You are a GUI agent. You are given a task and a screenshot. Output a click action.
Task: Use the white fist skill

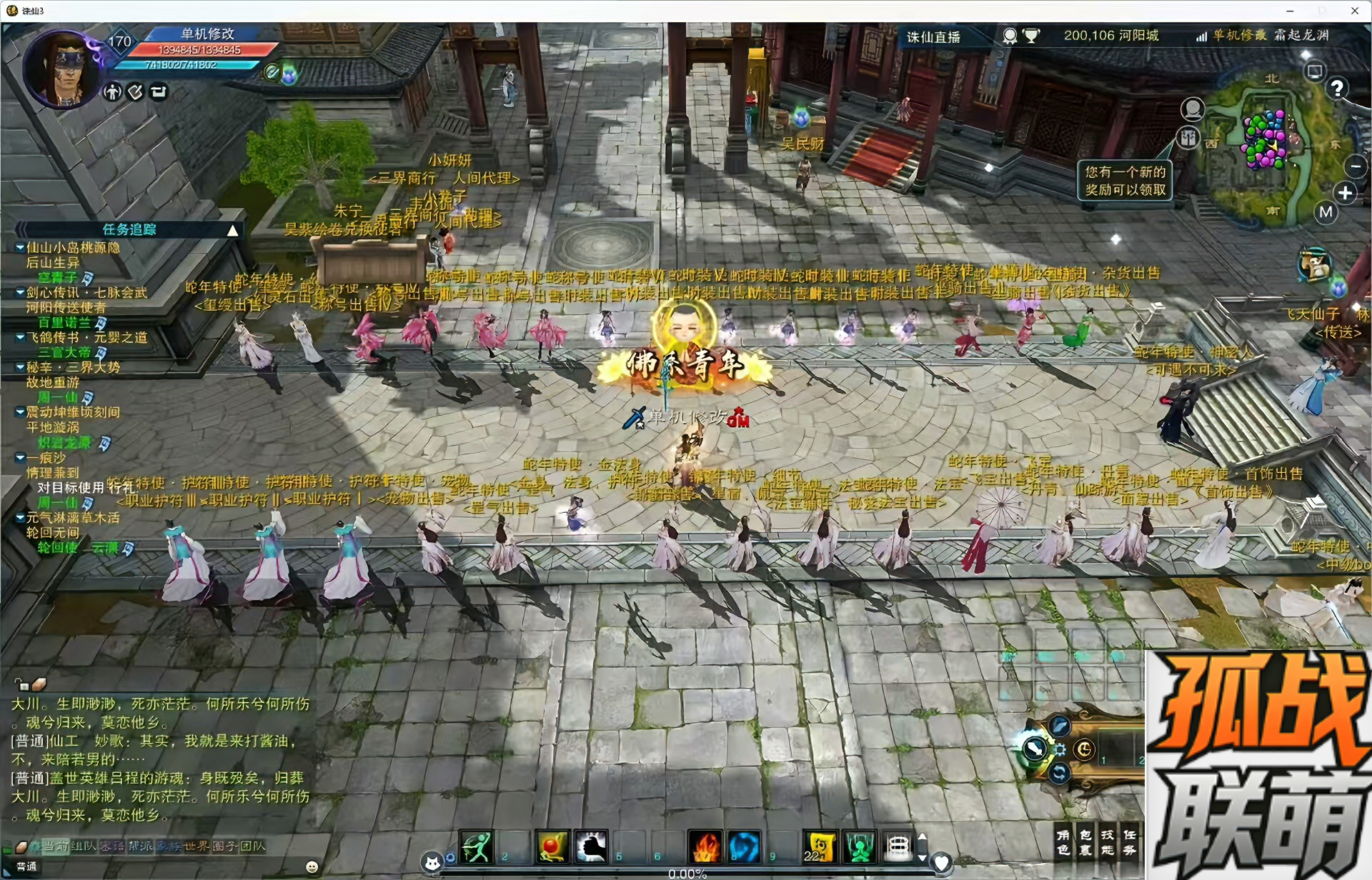(591, 847)
